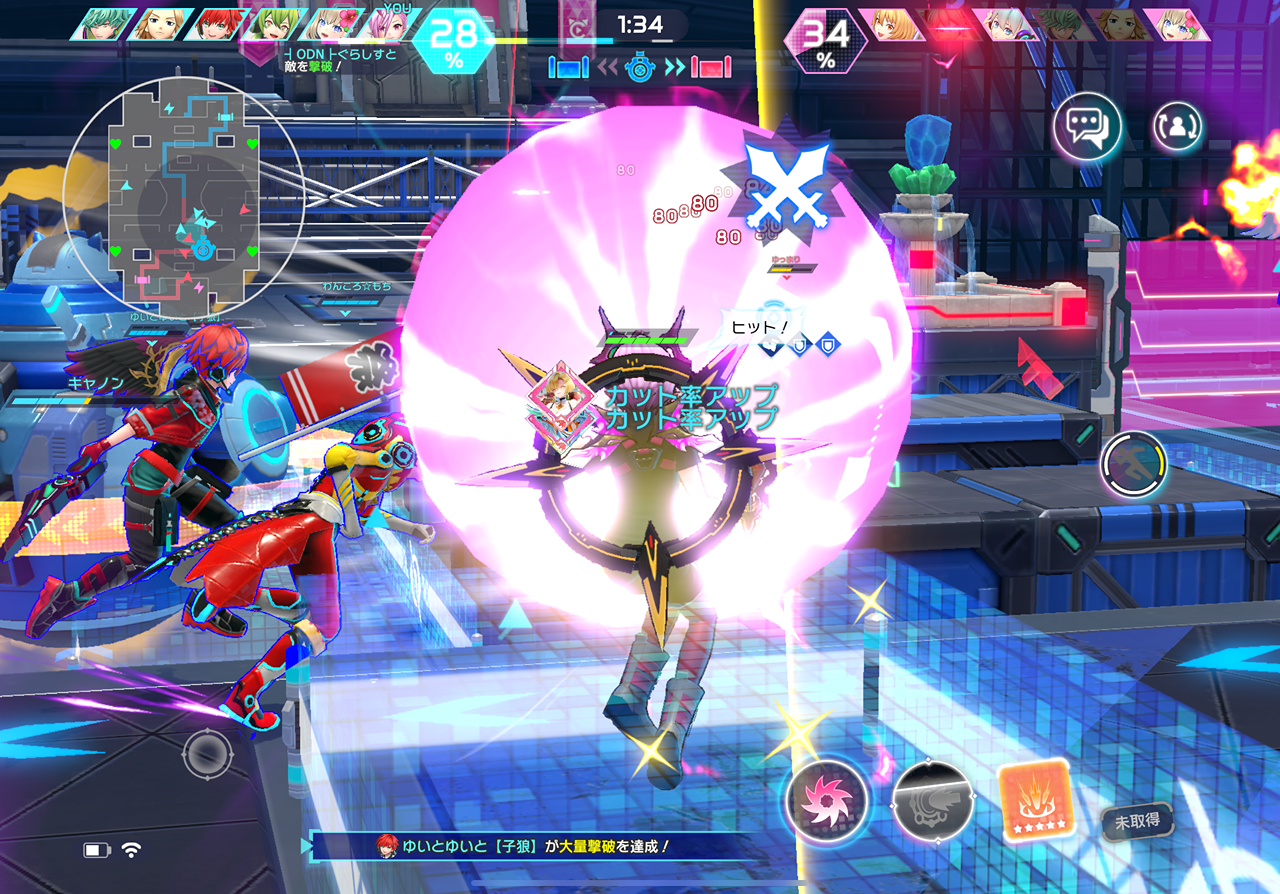
Task: Tap the running-figure dash button
Action: [x=1134, y=465]
